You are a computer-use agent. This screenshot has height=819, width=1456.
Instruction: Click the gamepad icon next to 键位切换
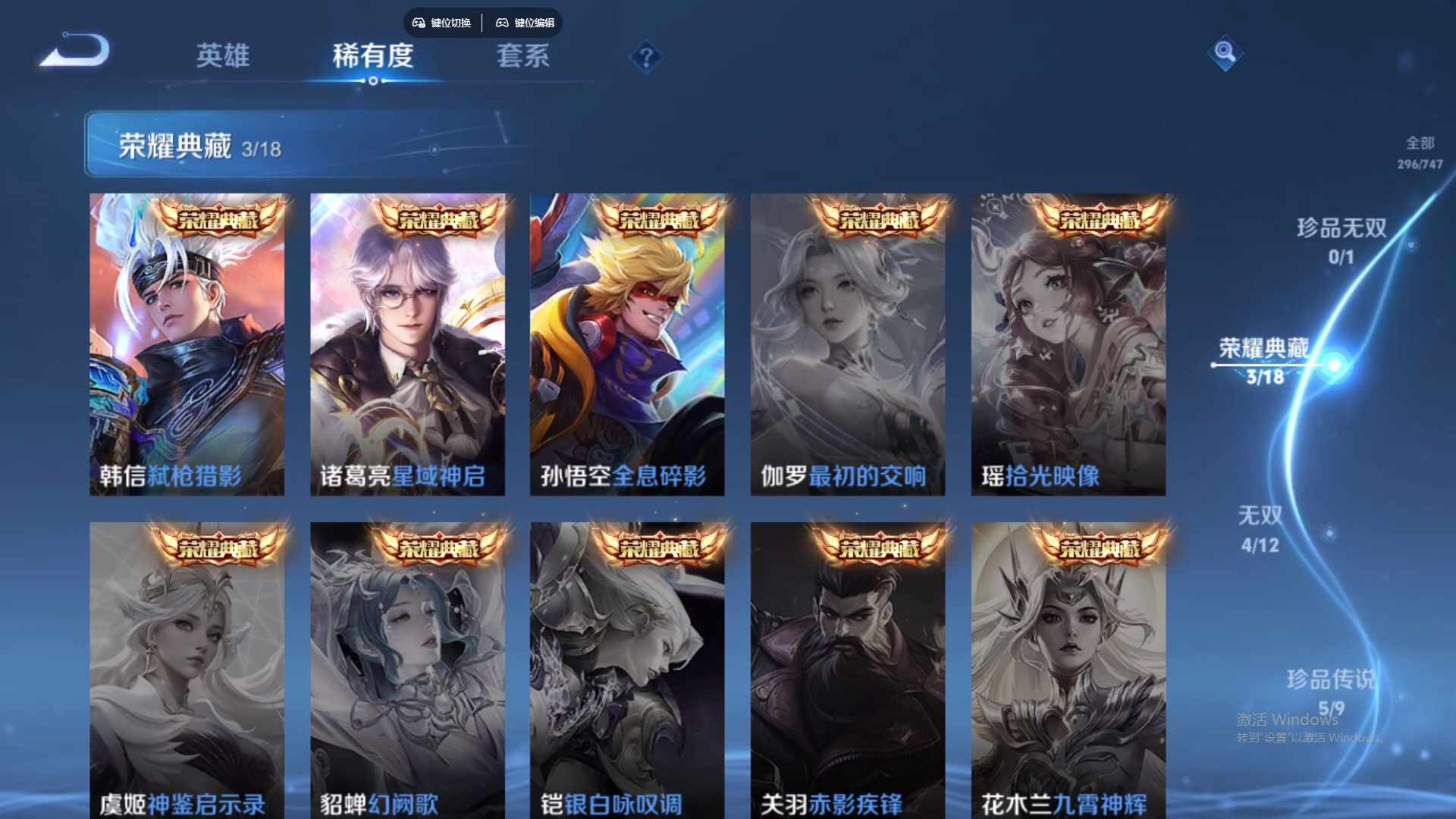click(417, 23)
